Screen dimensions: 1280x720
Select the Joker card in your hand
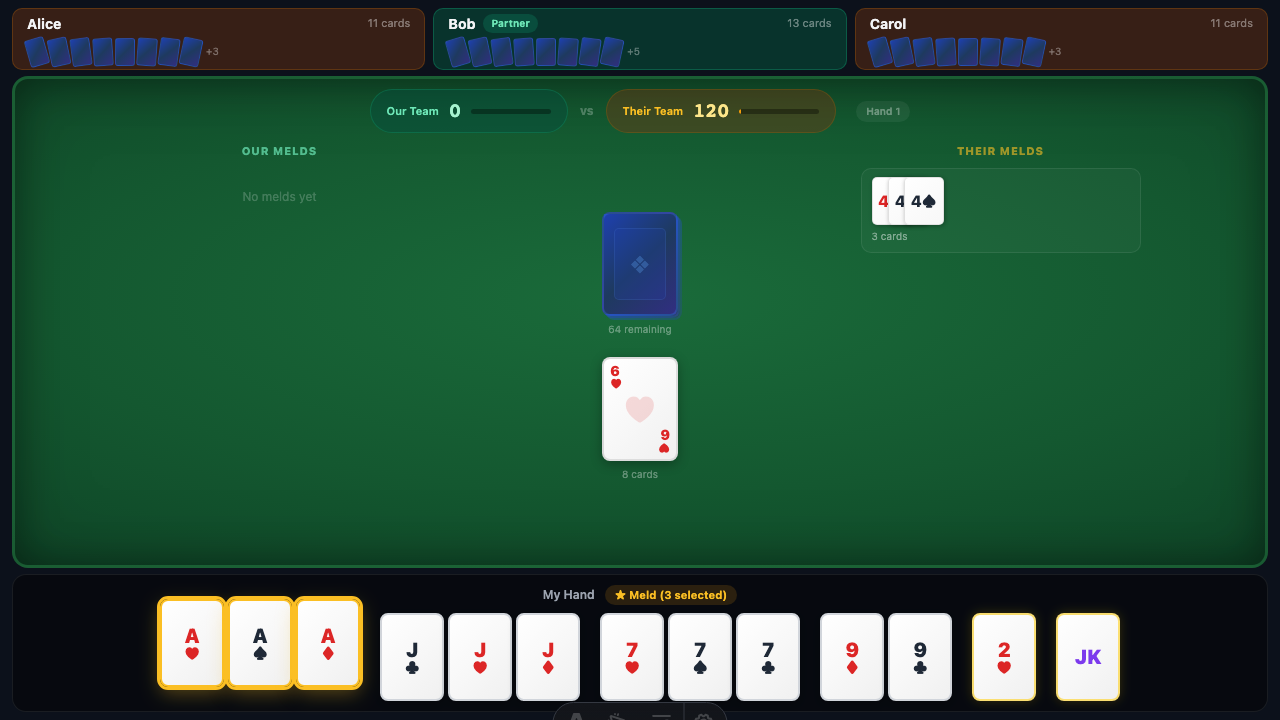tap(1088, 656)
